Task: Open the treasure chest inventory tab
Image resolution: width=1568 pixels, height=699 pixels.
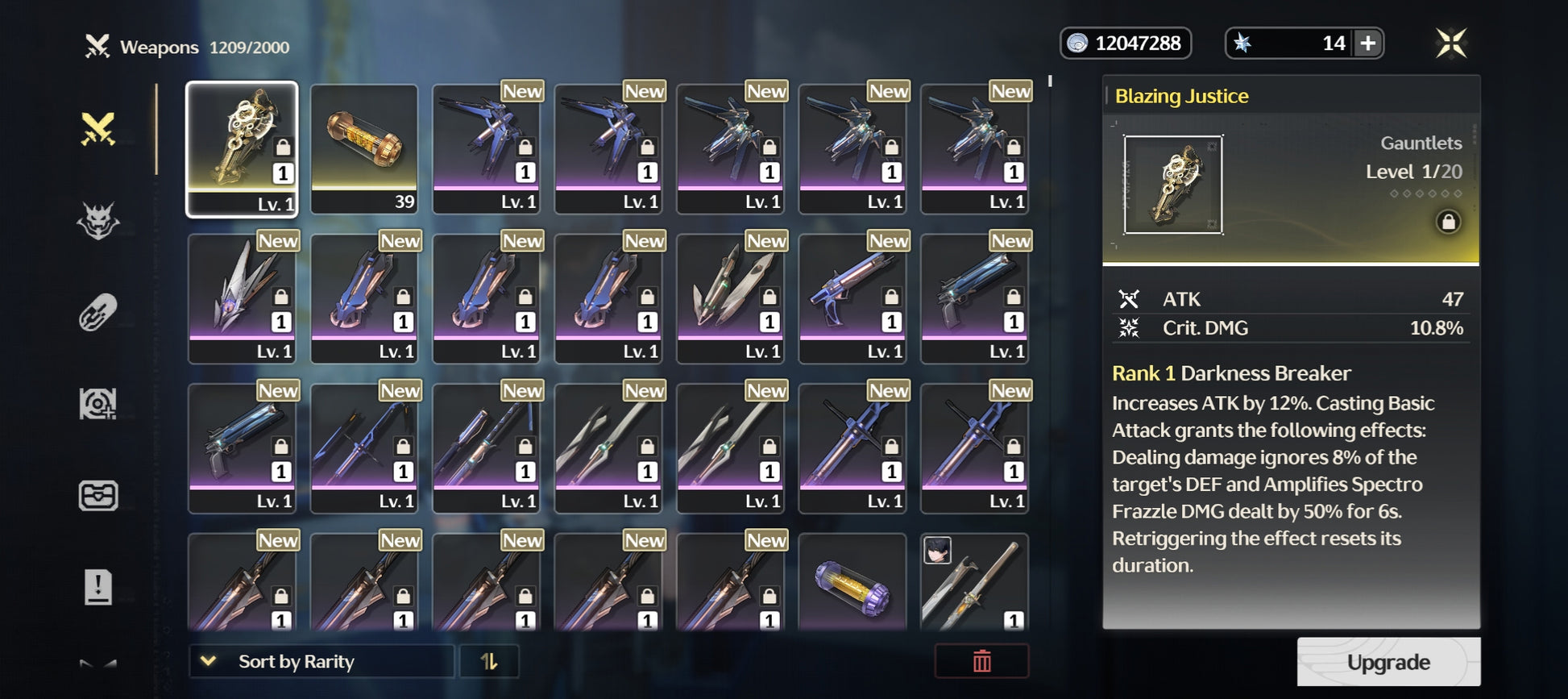Action: pyautogui.click(x=98, y=496)
